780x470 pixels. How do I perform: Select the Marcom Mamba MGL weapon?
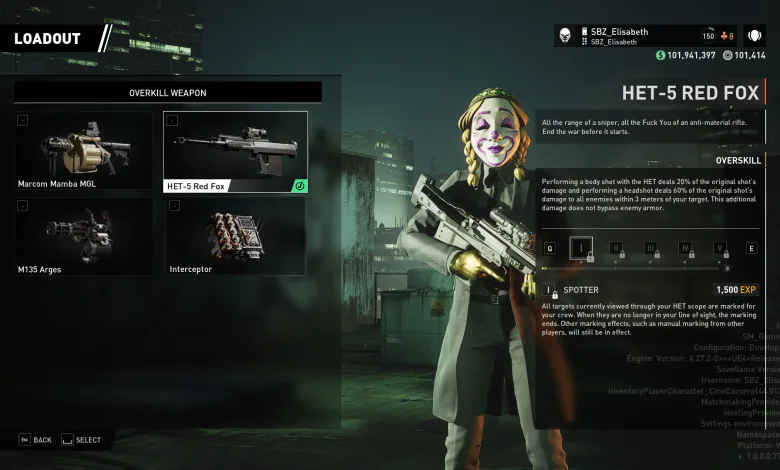[85, 151]
